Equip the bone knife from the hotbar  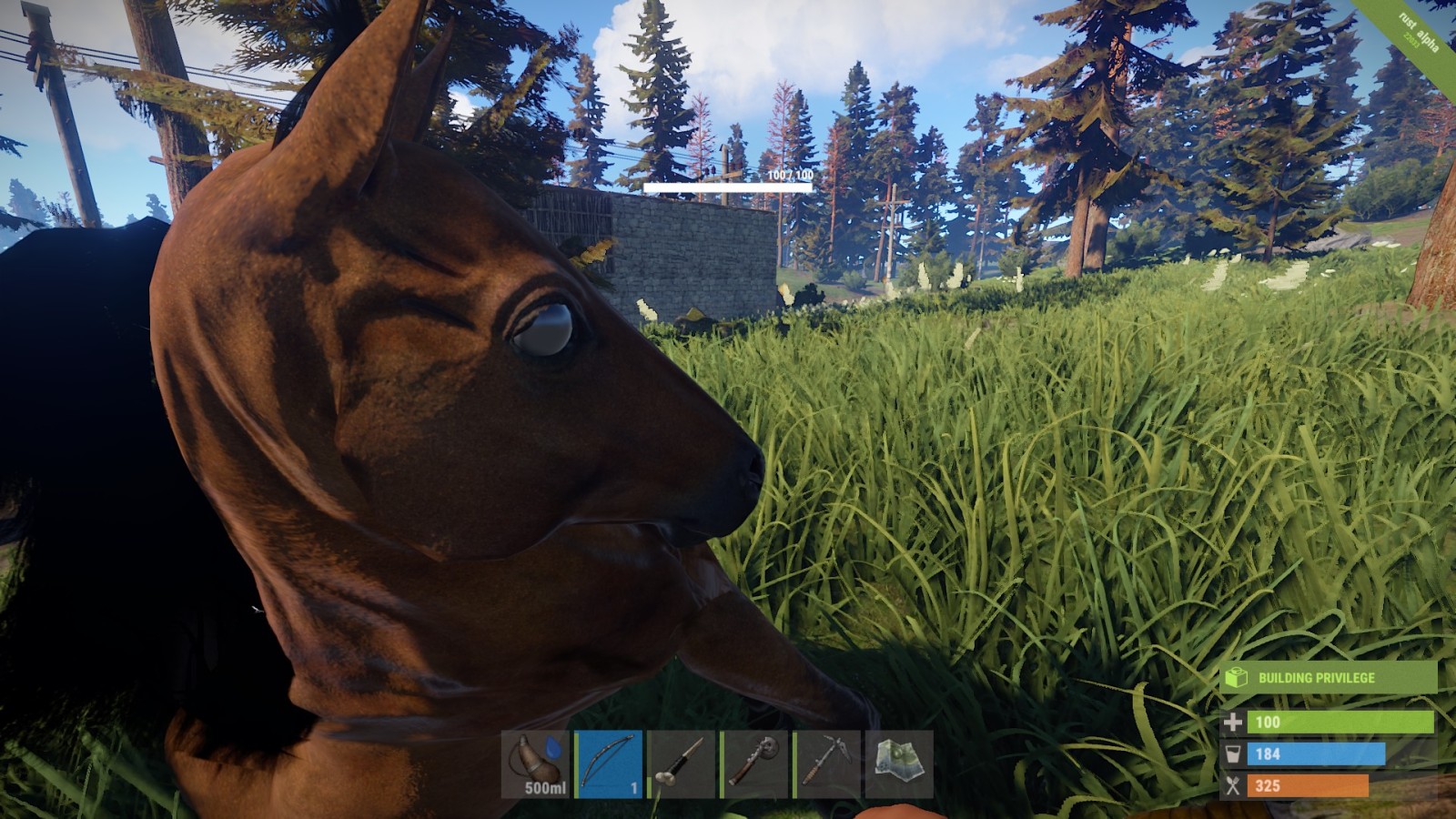point(682,763)
